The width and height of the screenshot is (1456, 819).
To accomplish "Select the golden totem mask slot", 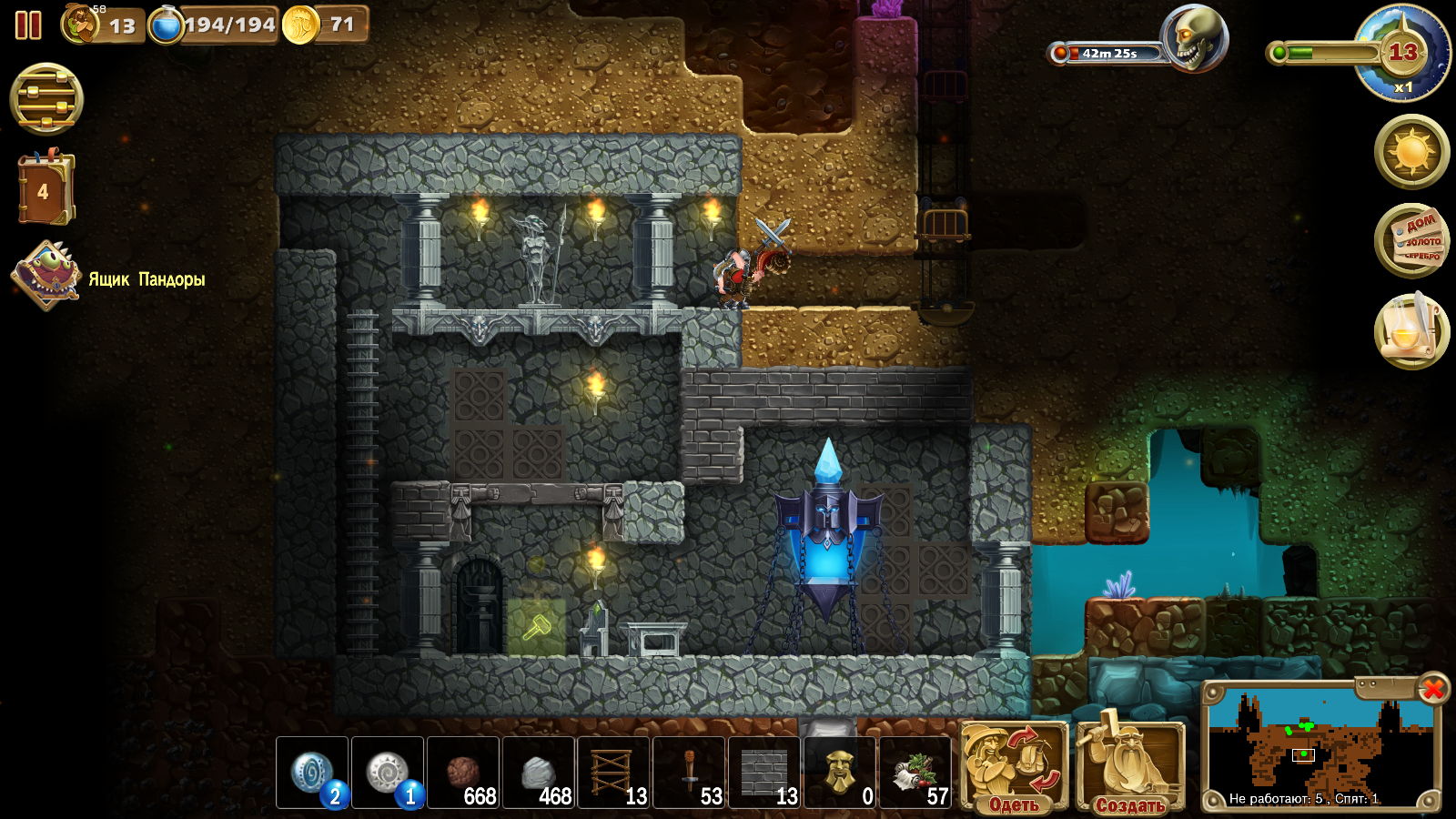I will [840, 773].
